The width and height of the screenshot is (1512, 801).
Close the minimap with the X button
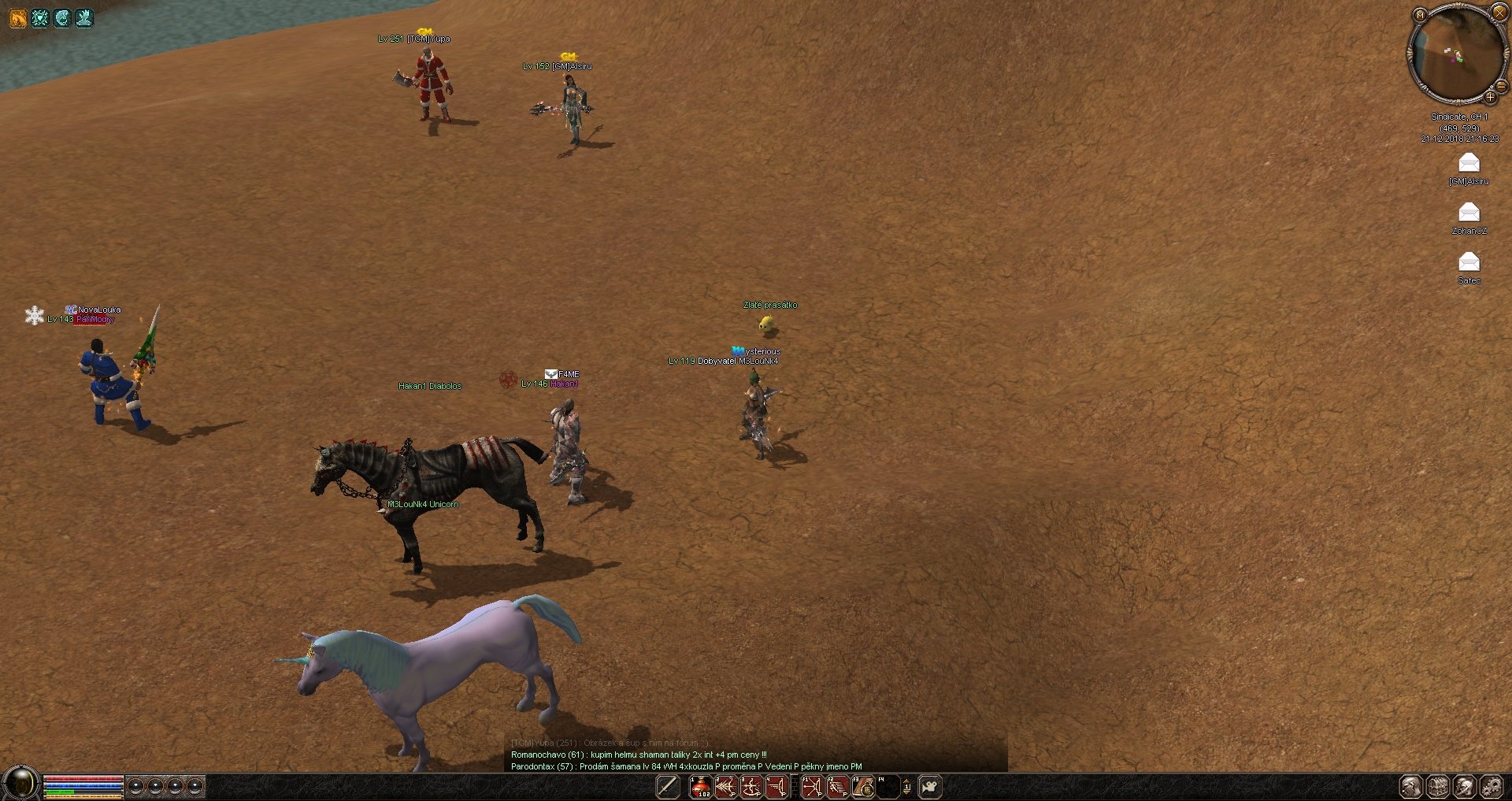pos(1499,12)
